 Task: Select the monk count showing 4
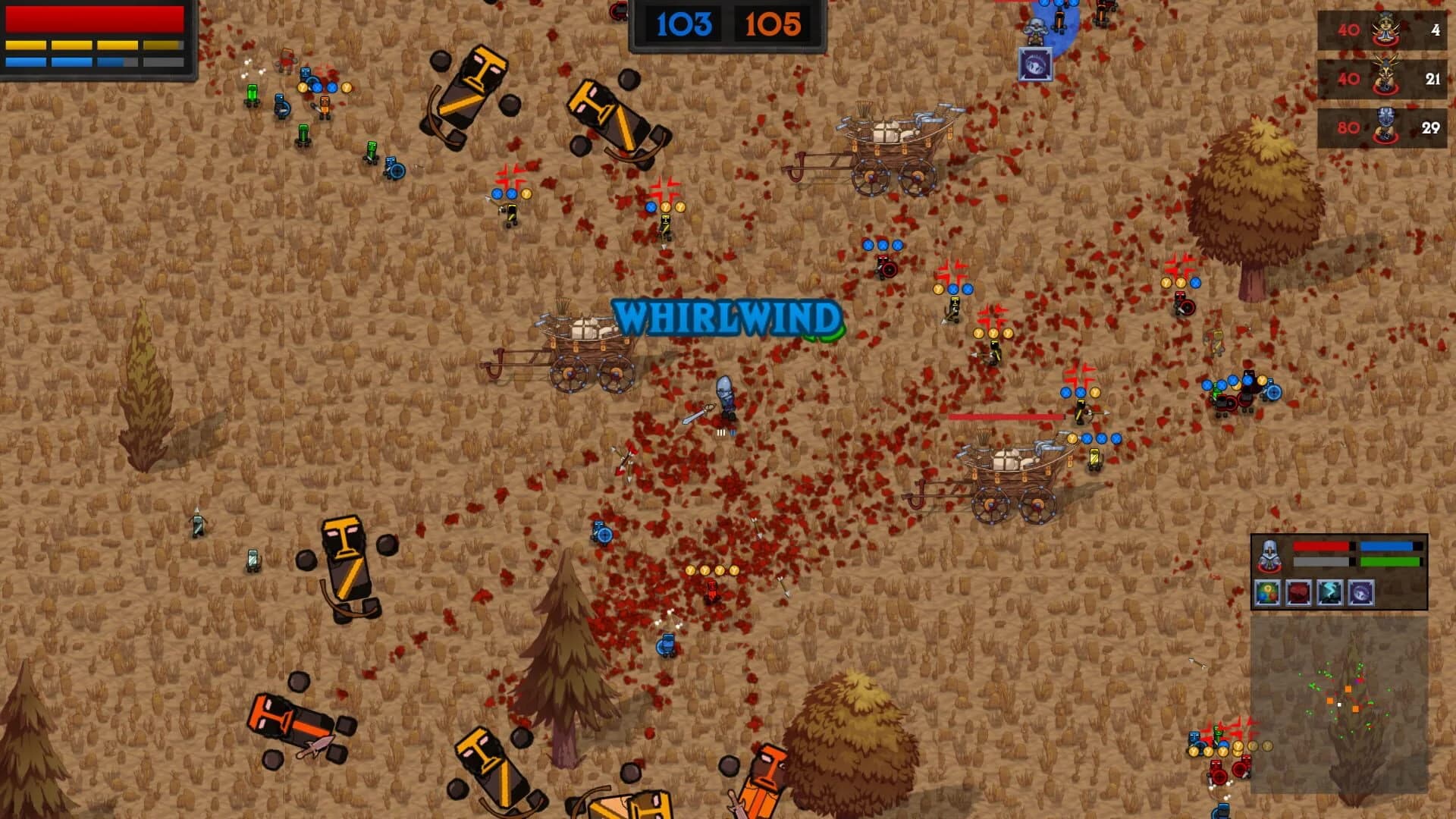pyautogui.click(x=1436, y=30)
